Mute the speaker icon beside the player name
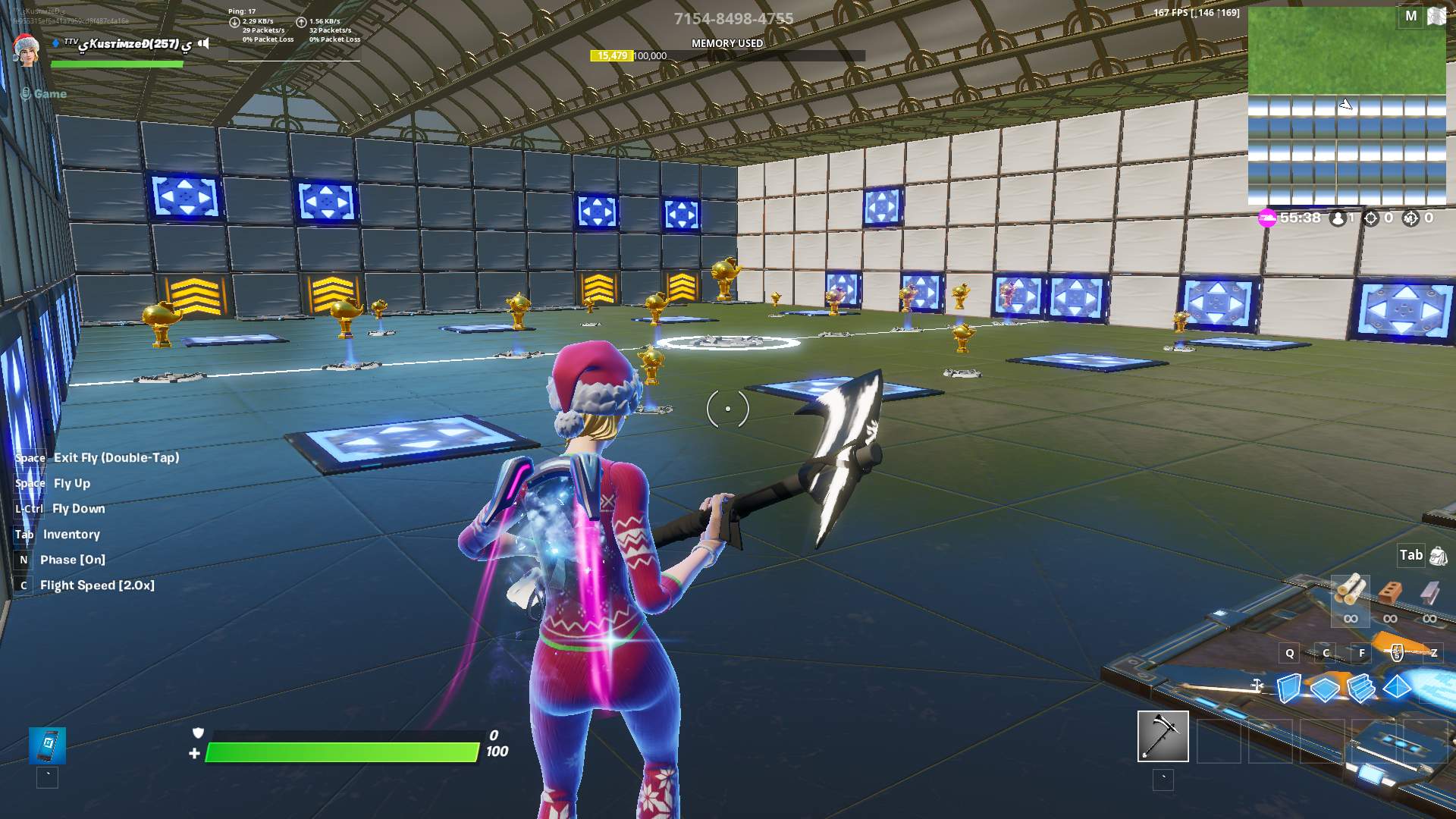The image size is (1456, 819). tap(203, 43)
